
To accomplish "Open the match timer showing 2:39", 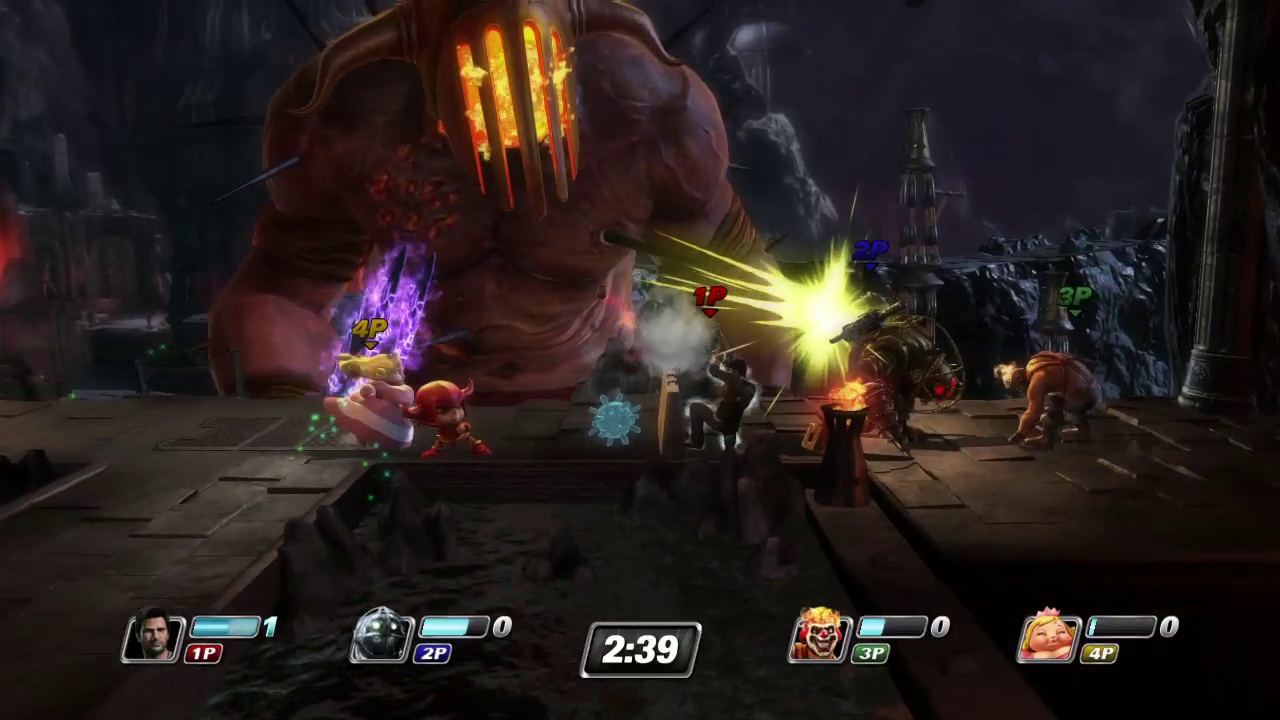I will [640, 650].
